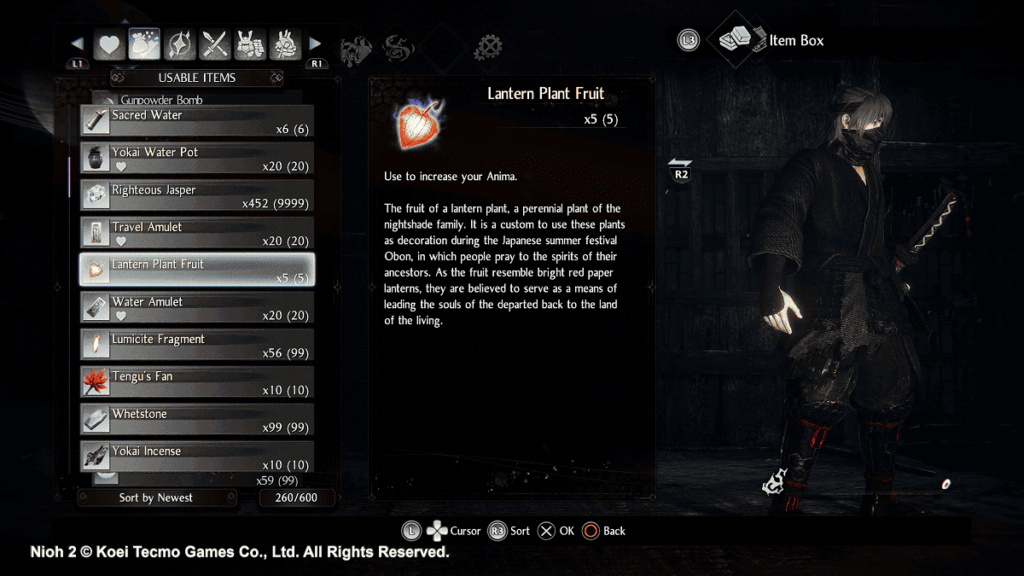1024x576 pixels.
Task: Select the Sacred Water item row
Action: (x=197, y=122)
